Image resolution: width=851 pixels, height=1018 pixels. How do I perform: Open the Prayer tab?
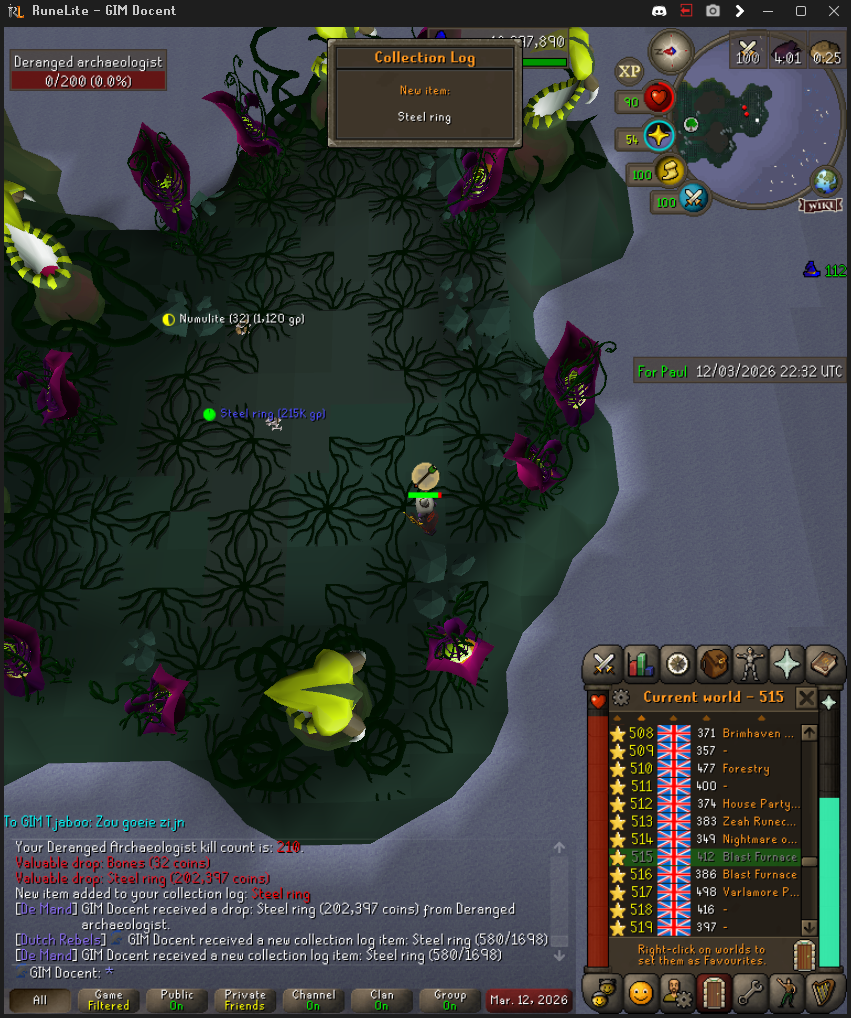click(x=787, y=663)
